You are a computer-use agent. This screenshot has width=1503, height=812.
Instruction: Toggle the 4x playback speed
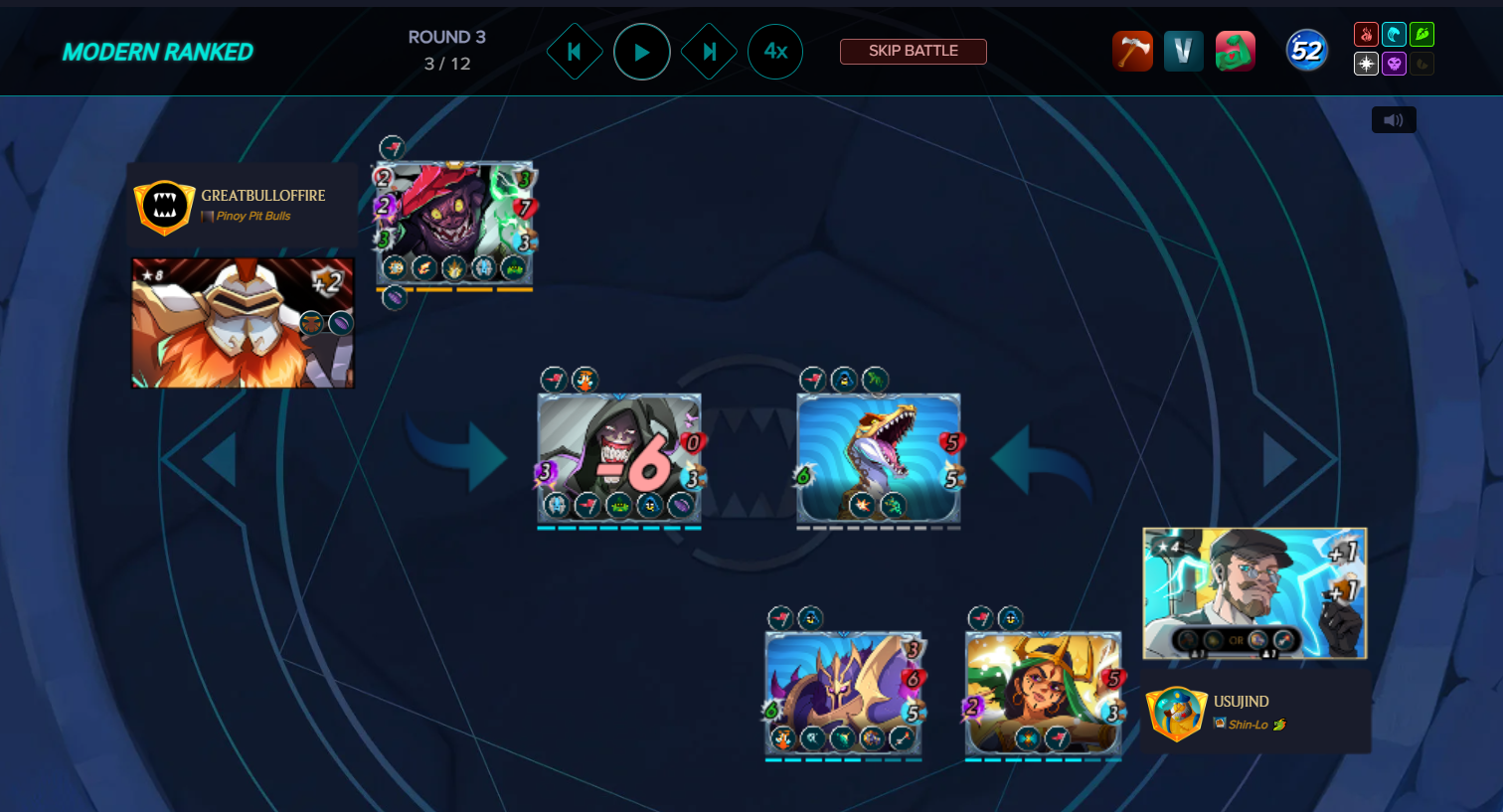point(775,52)
